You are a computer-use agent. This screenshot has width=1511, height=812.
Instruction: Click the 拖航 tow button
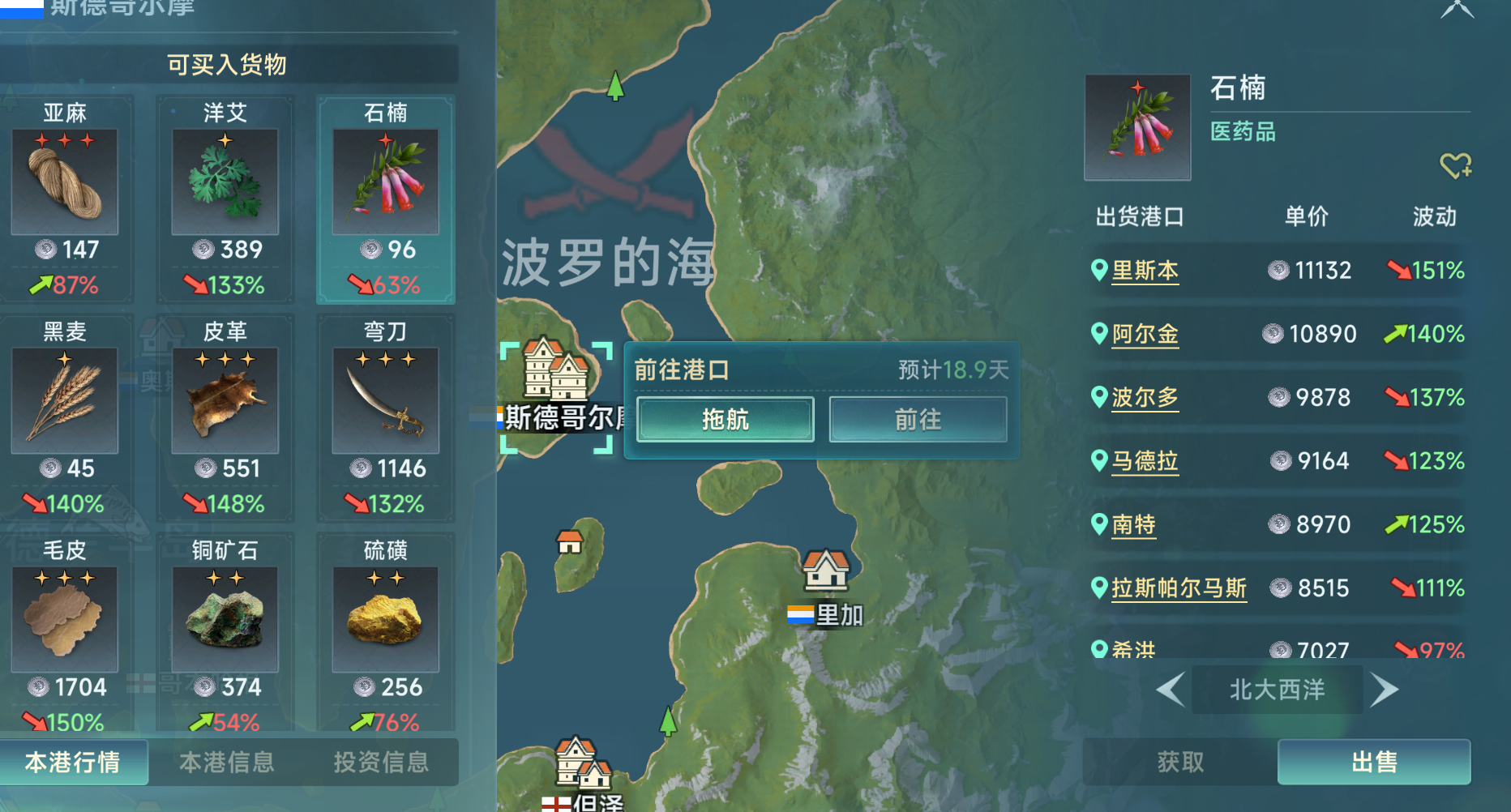(725, 419)
